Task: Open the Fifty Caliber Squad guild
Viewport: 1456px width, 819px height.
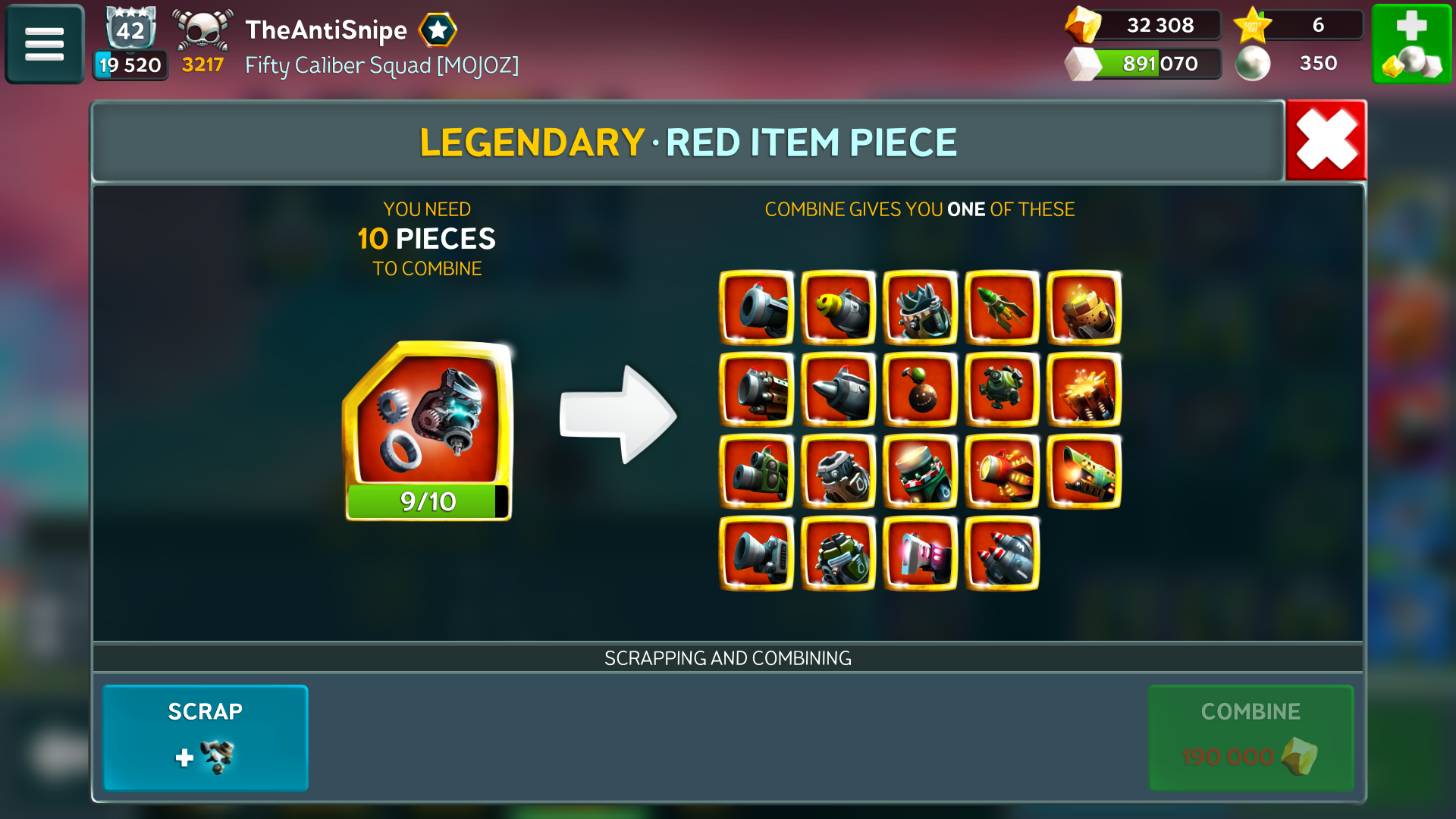Action: (381, 65)
